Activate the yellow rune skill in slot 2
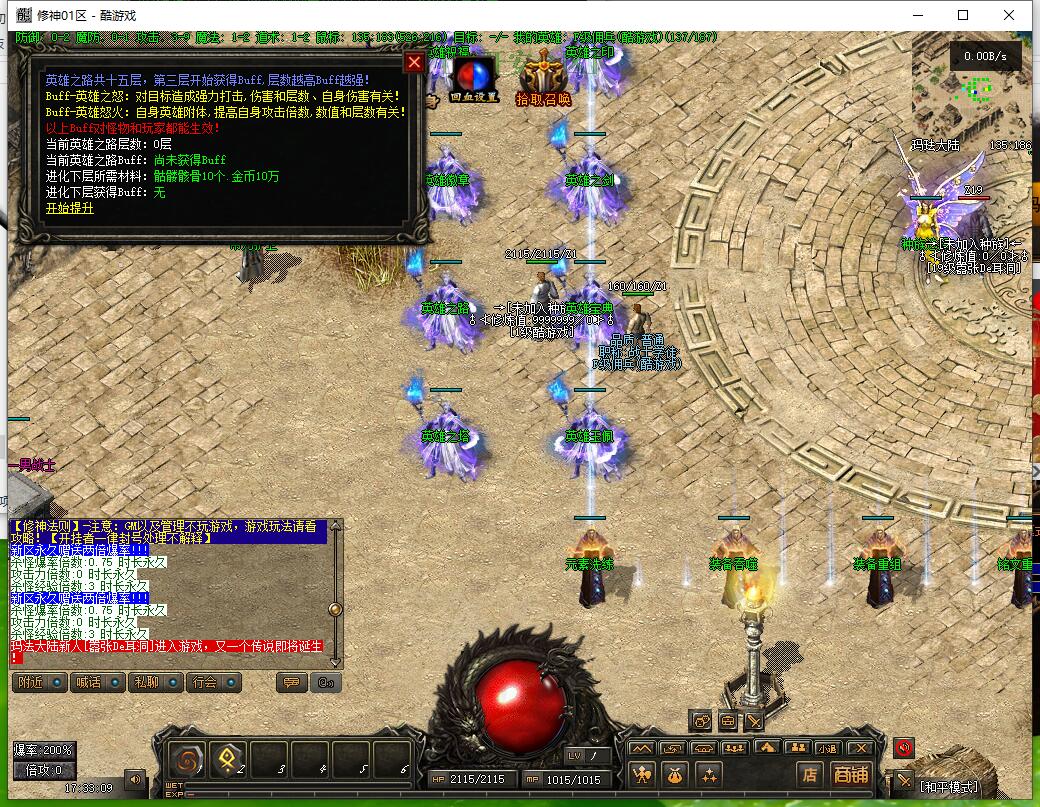This screenshot has width=1040, height=807. coord(229,760)
